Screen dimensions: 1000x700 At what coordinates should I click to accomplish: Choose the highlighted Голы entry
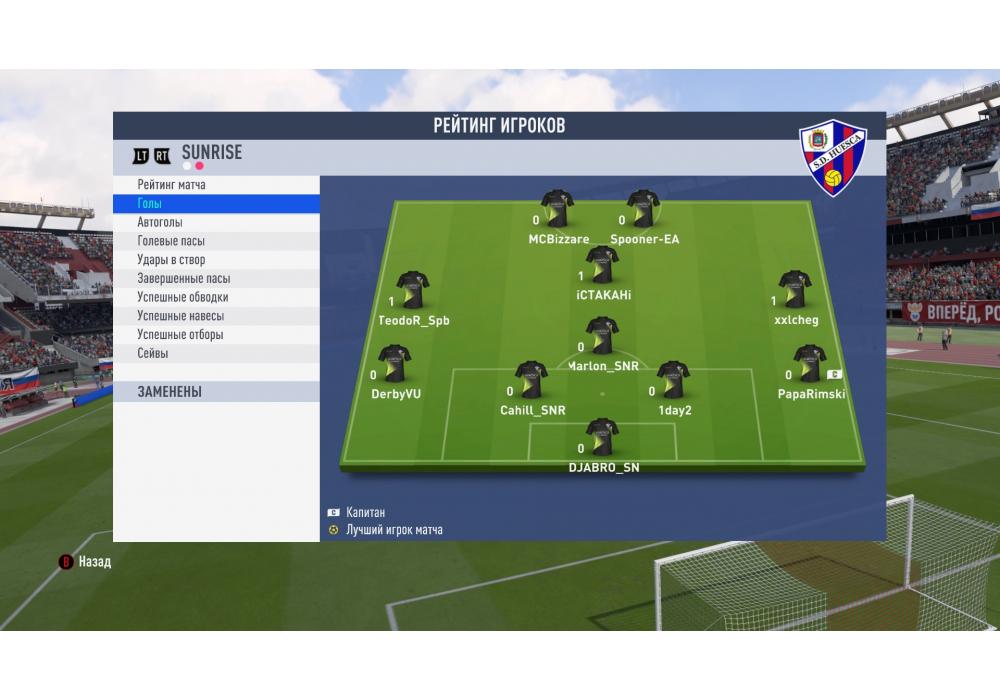click(x=150, y=204)
